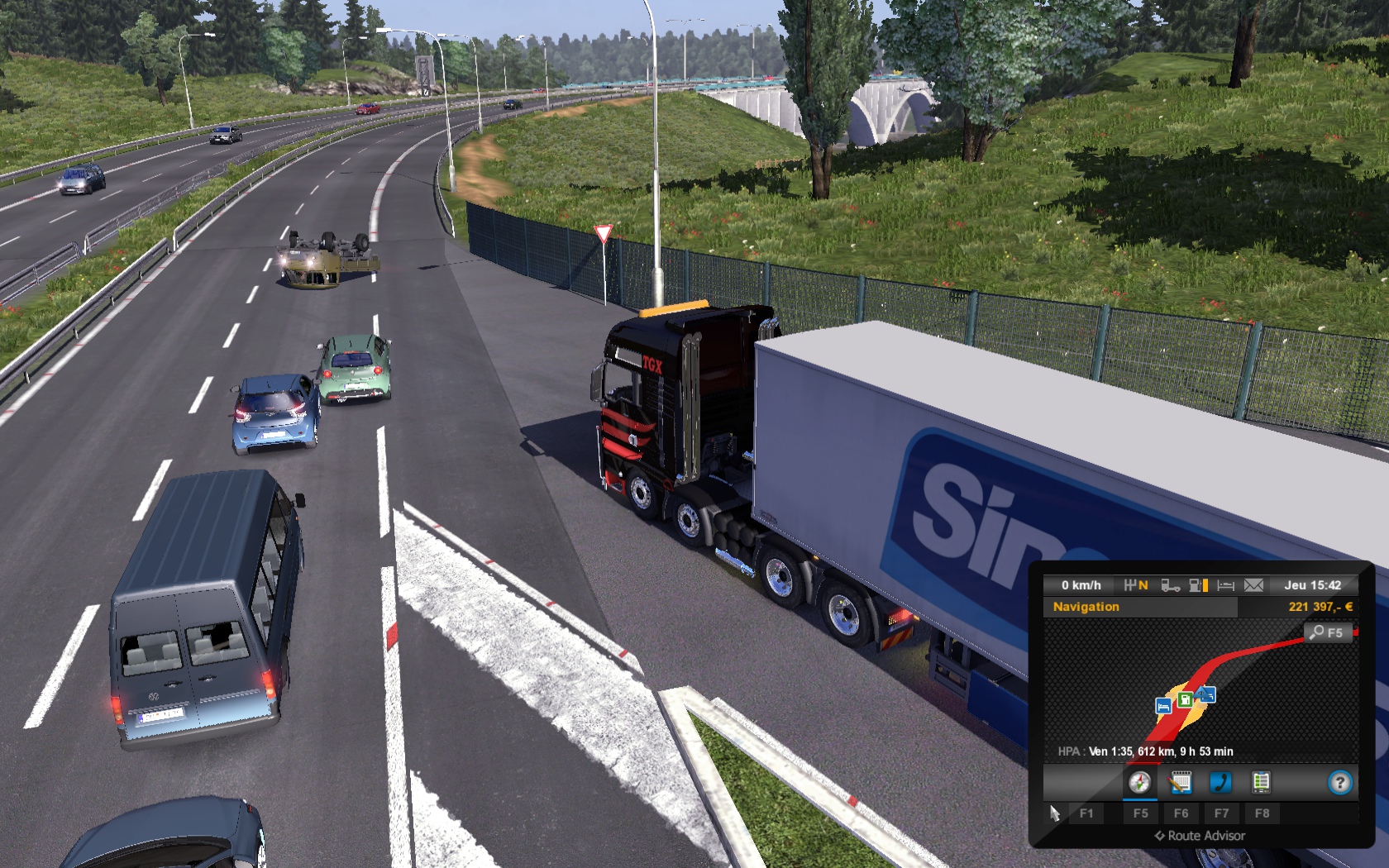Select the green fuel station map marker
1389x868 pixels.
1185,700
